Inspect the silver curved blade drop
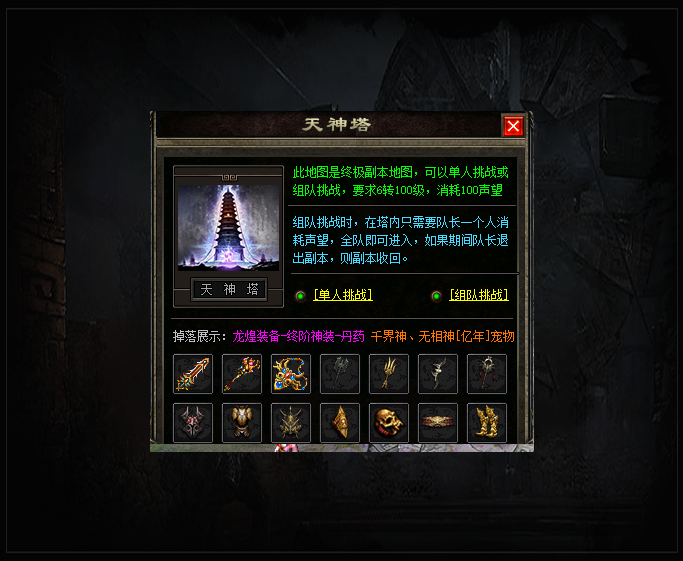 438,374
